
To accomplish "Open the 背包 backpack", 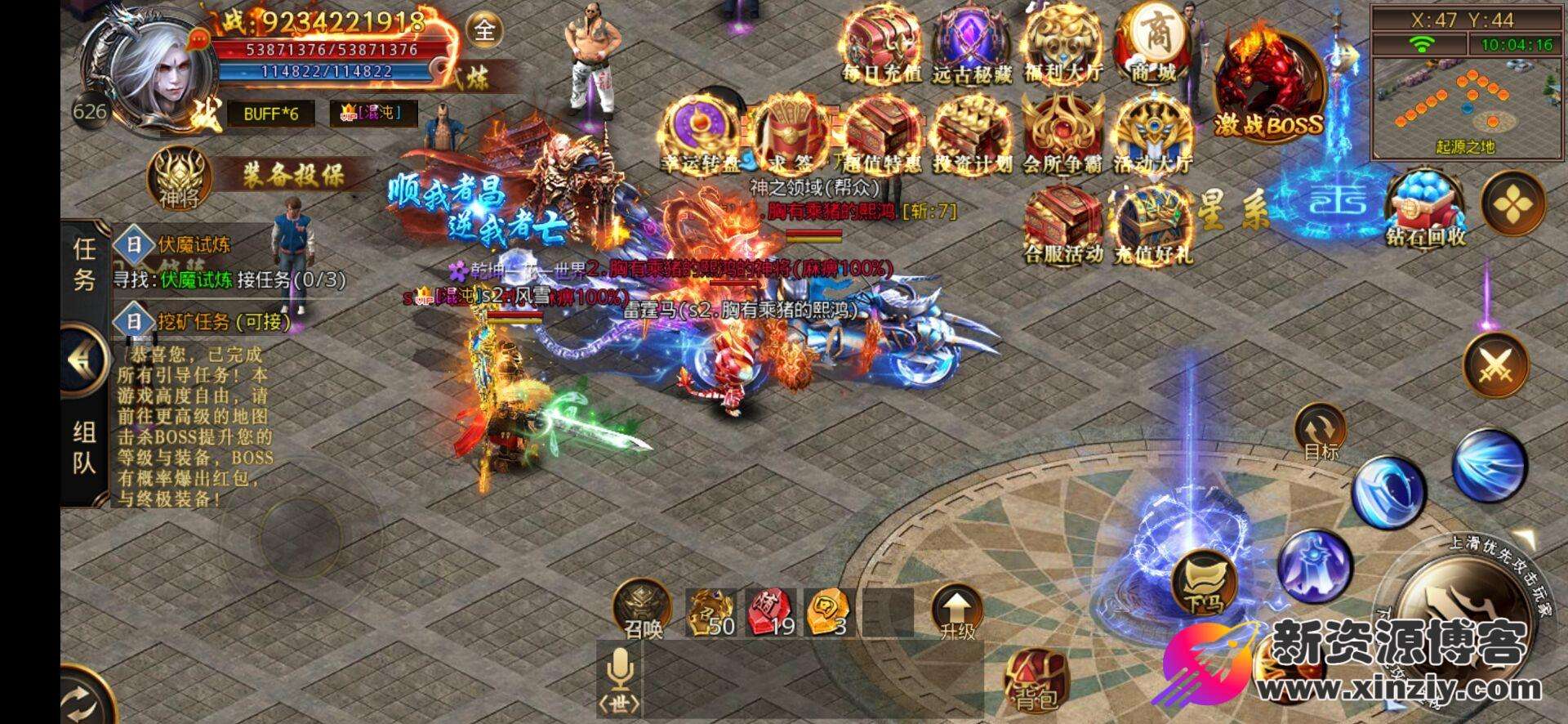I will (x=1035, y=680).
